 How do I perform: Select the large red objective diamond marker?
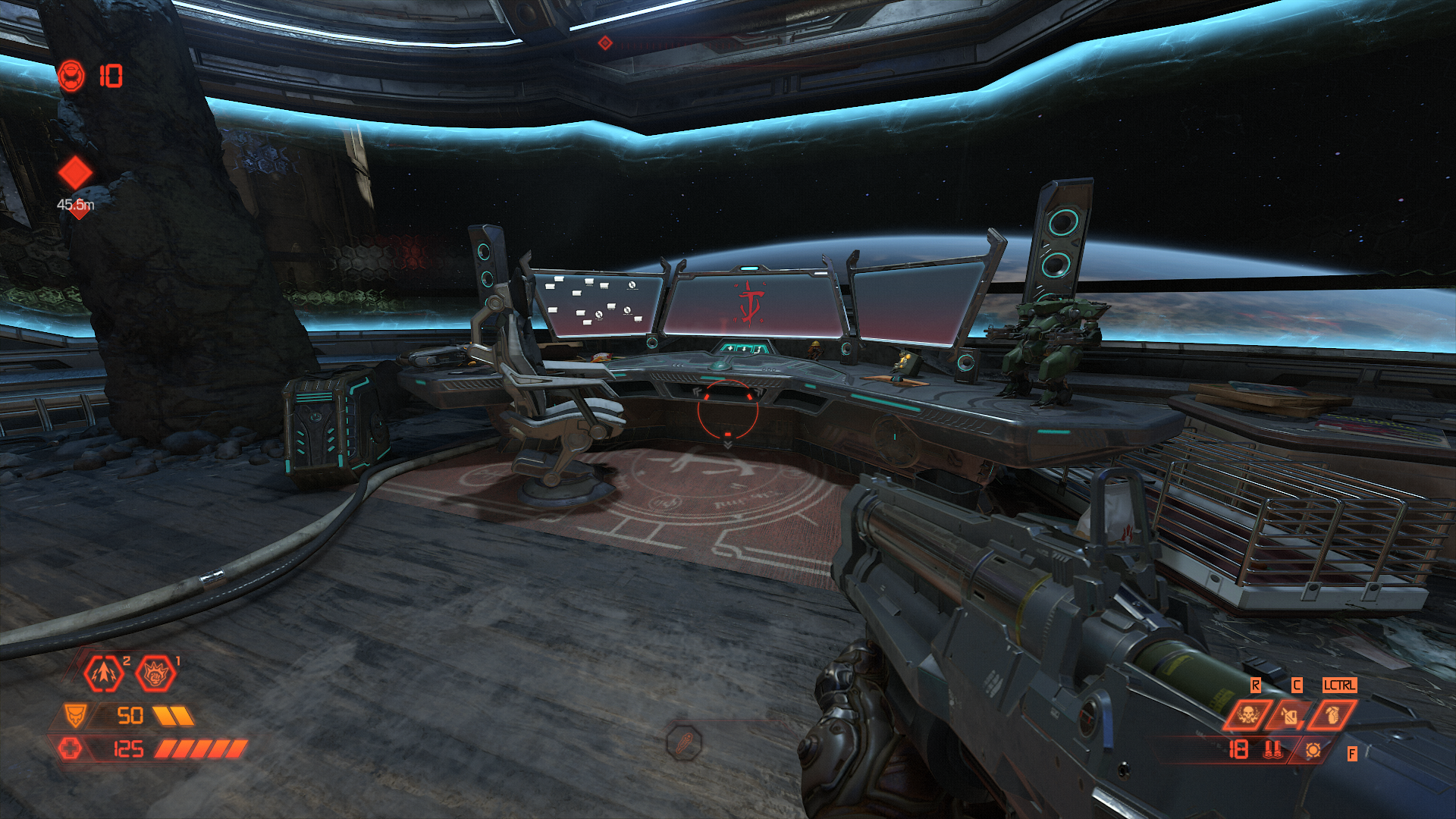pos(75,173)
